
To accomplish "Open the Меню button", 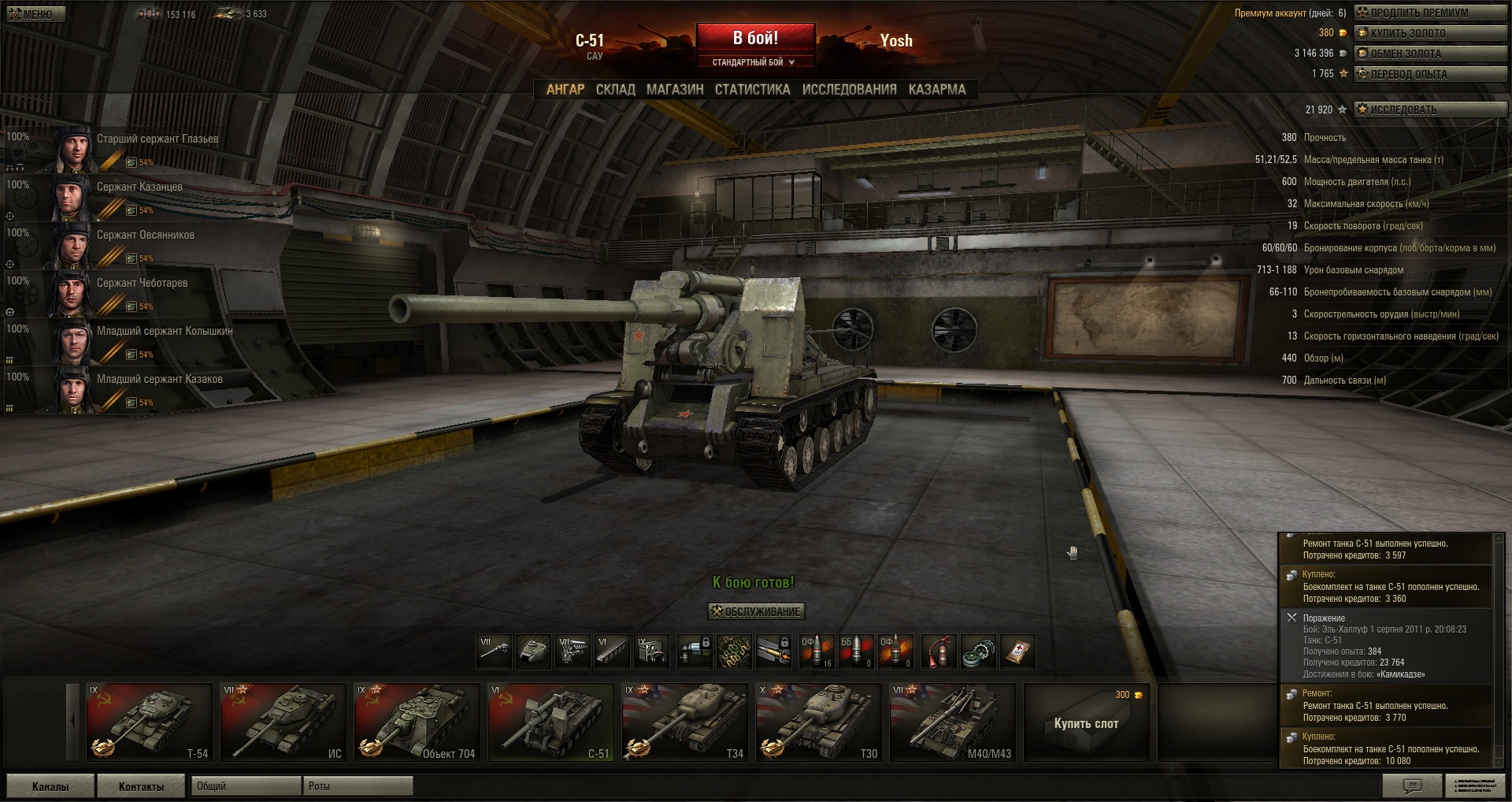I will coord(35,14).
